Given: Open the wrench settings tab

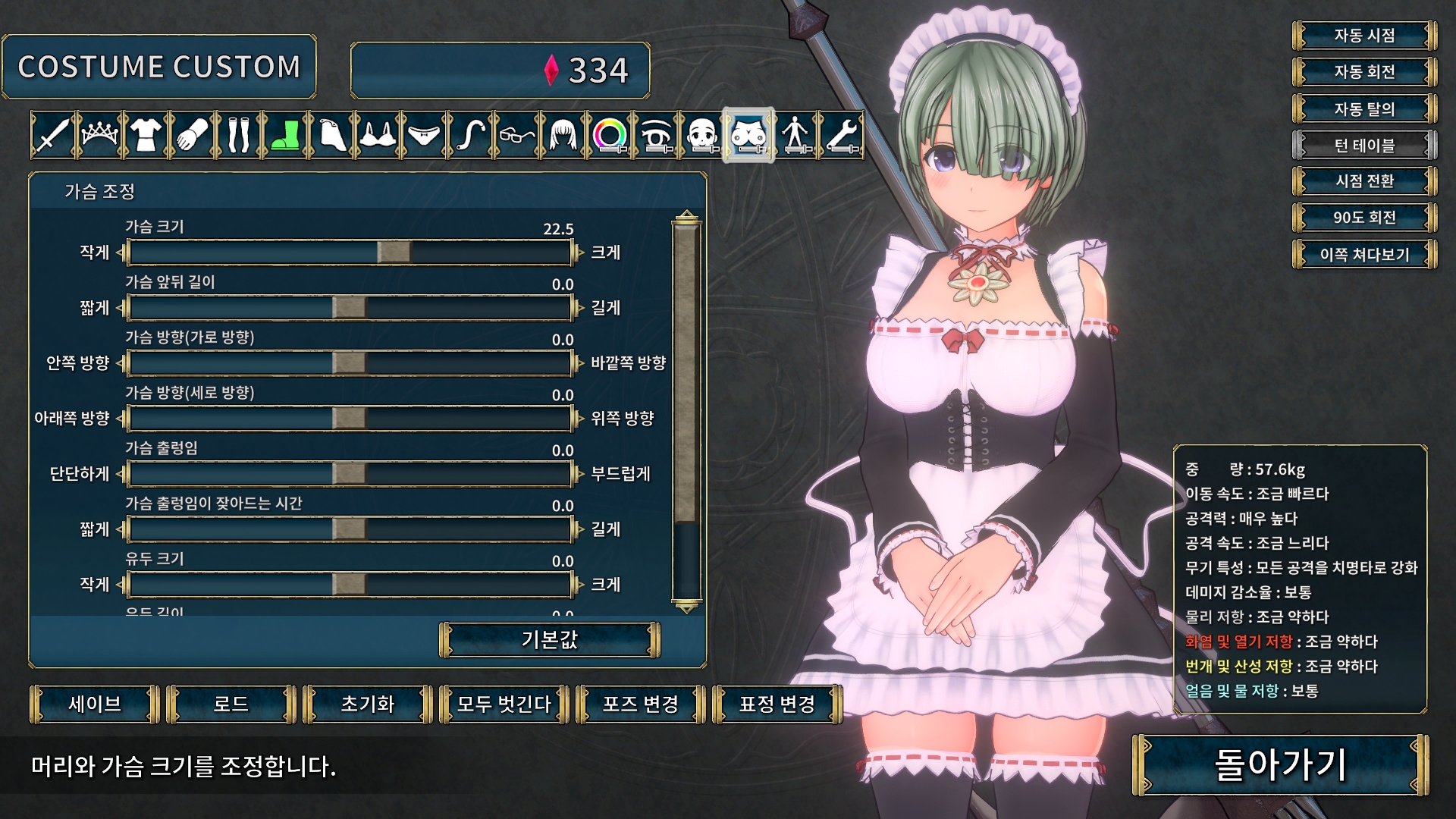Looking at the screenshot, I should (842, 136).
